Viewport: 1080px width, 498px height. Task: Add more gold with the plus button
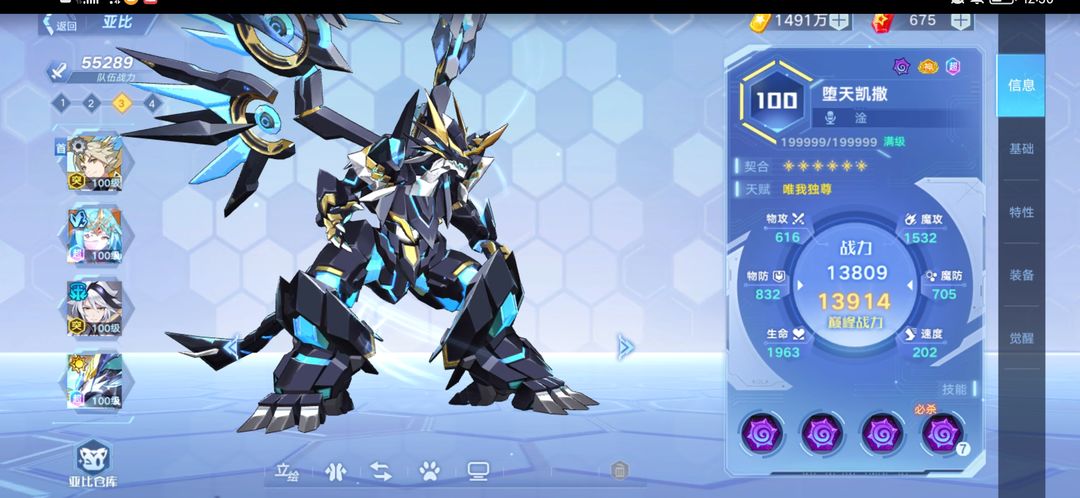[x=839, y=20]
